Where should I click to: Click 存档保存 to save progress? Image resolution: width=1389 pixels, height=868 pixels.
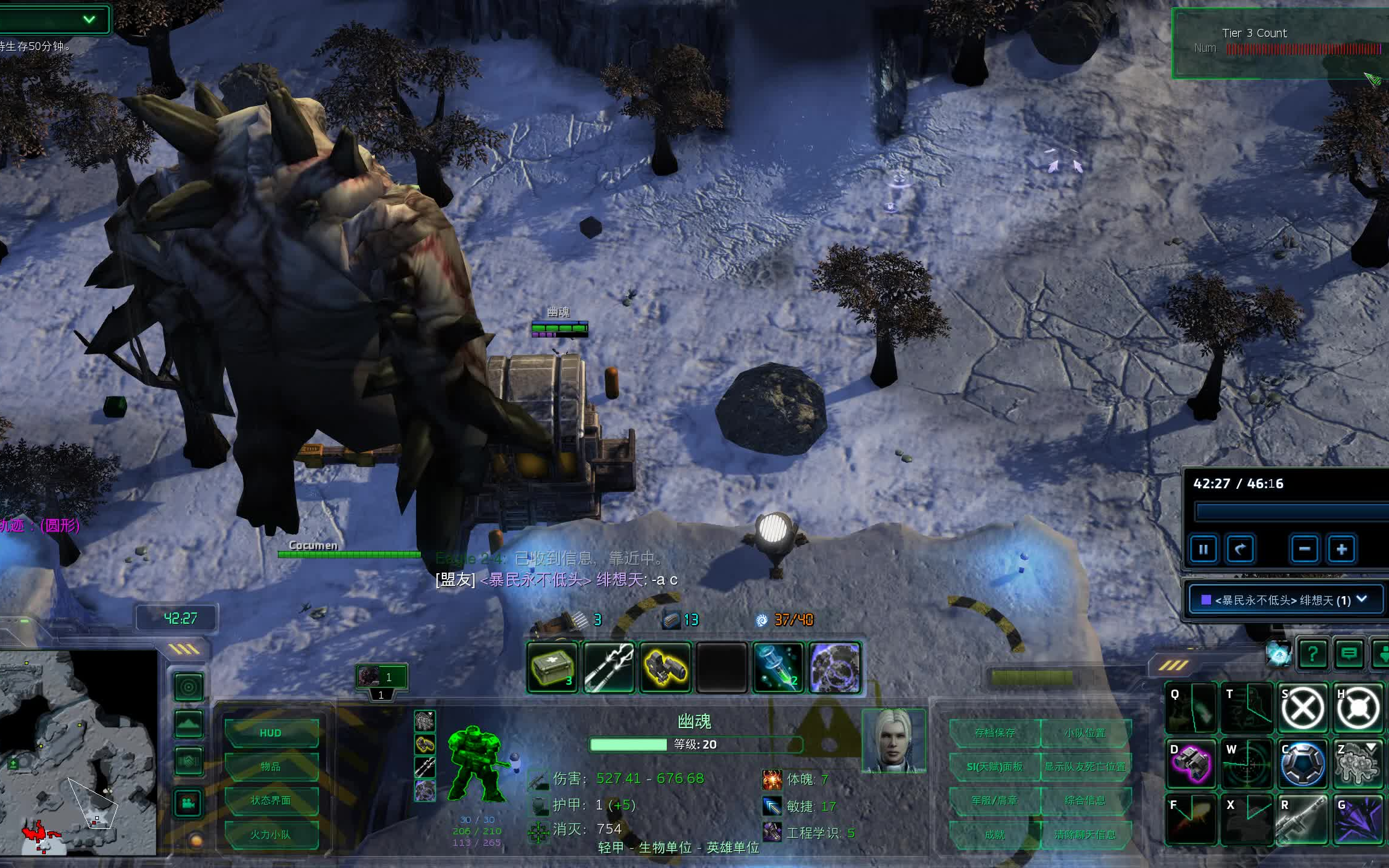click(995, 733)
